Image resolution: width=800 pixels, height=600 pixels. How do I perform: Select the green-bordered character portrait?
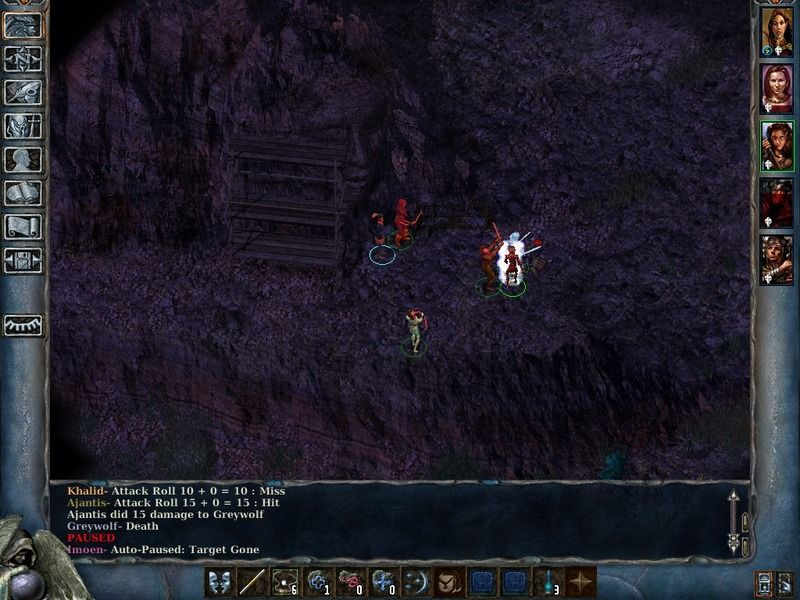tap(776, 146)
